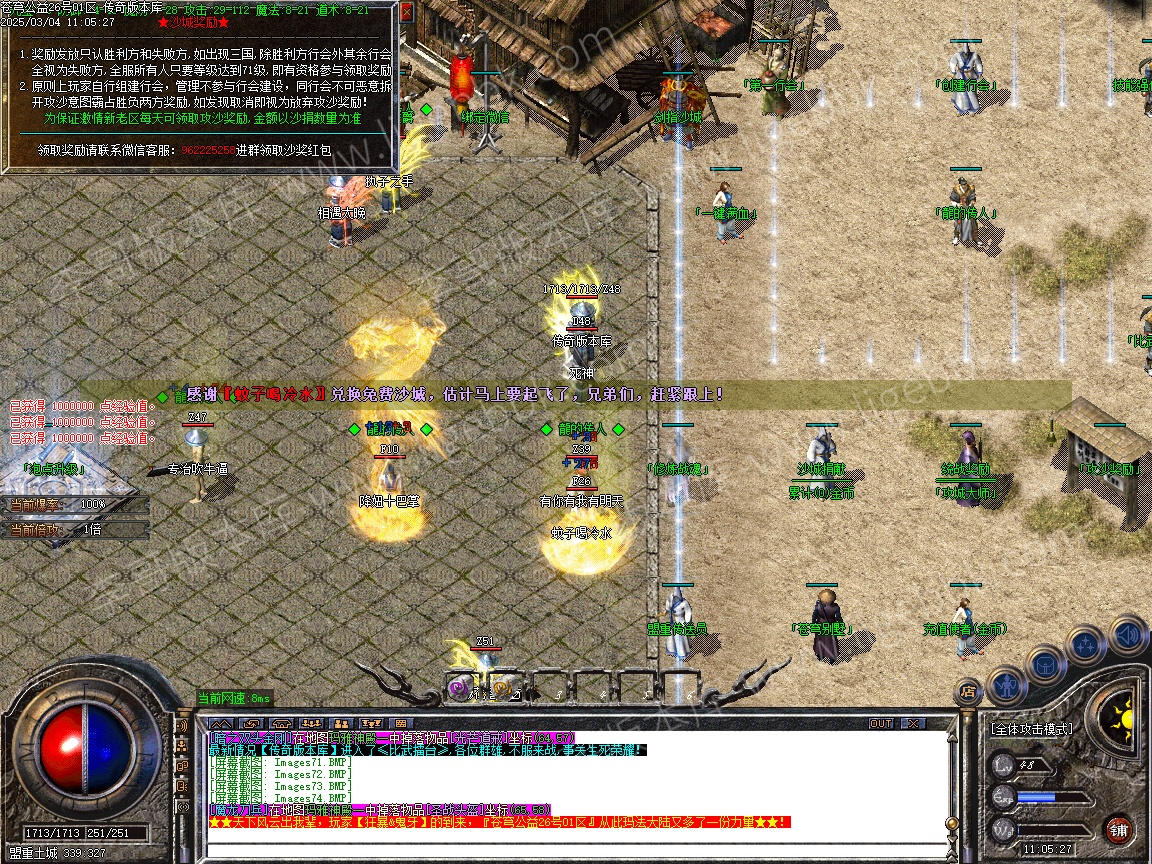1152x864 pixels.
Task: Close the game with chat bar X
Action: [x=913, y=723]
